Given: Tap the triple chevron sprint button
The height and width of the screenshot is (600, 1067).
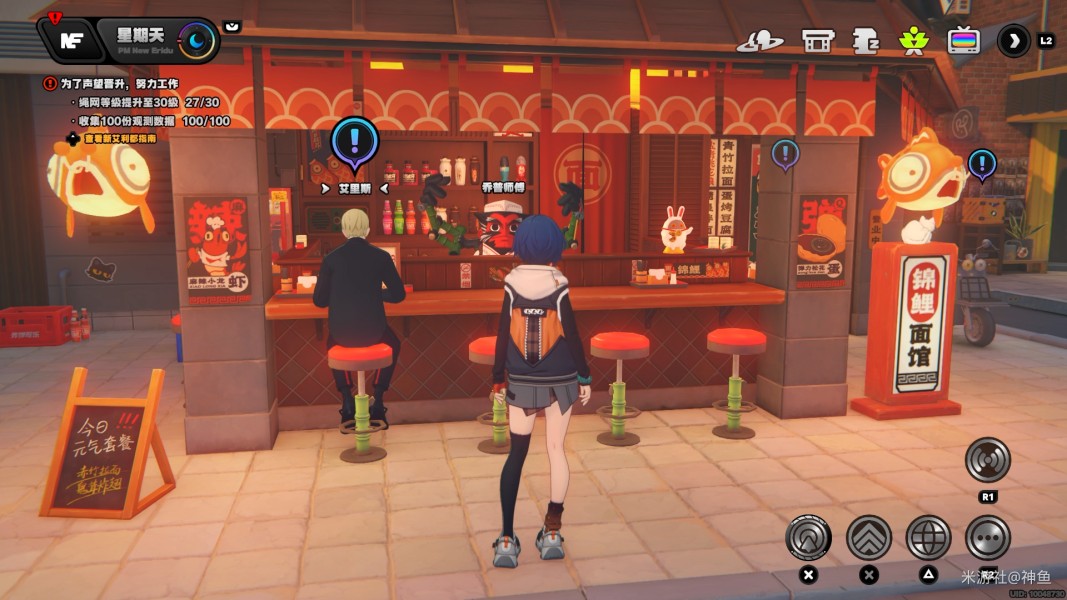Looking at the screenshot, I should 869,538.
